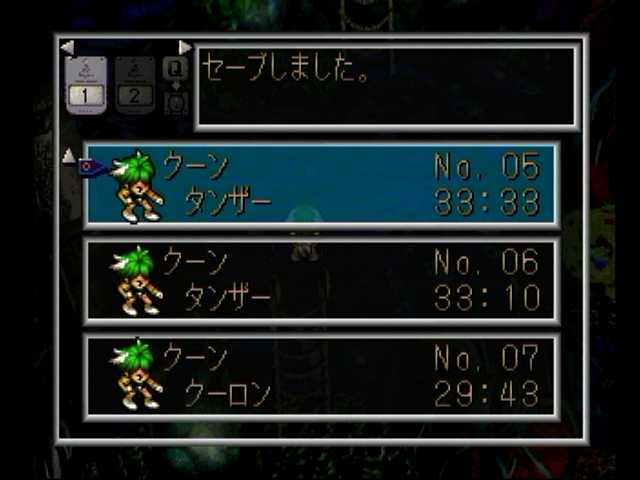This screenshot has height=480, width=640.
Task: Select save file No. 05
Action: tap(322, 183)
